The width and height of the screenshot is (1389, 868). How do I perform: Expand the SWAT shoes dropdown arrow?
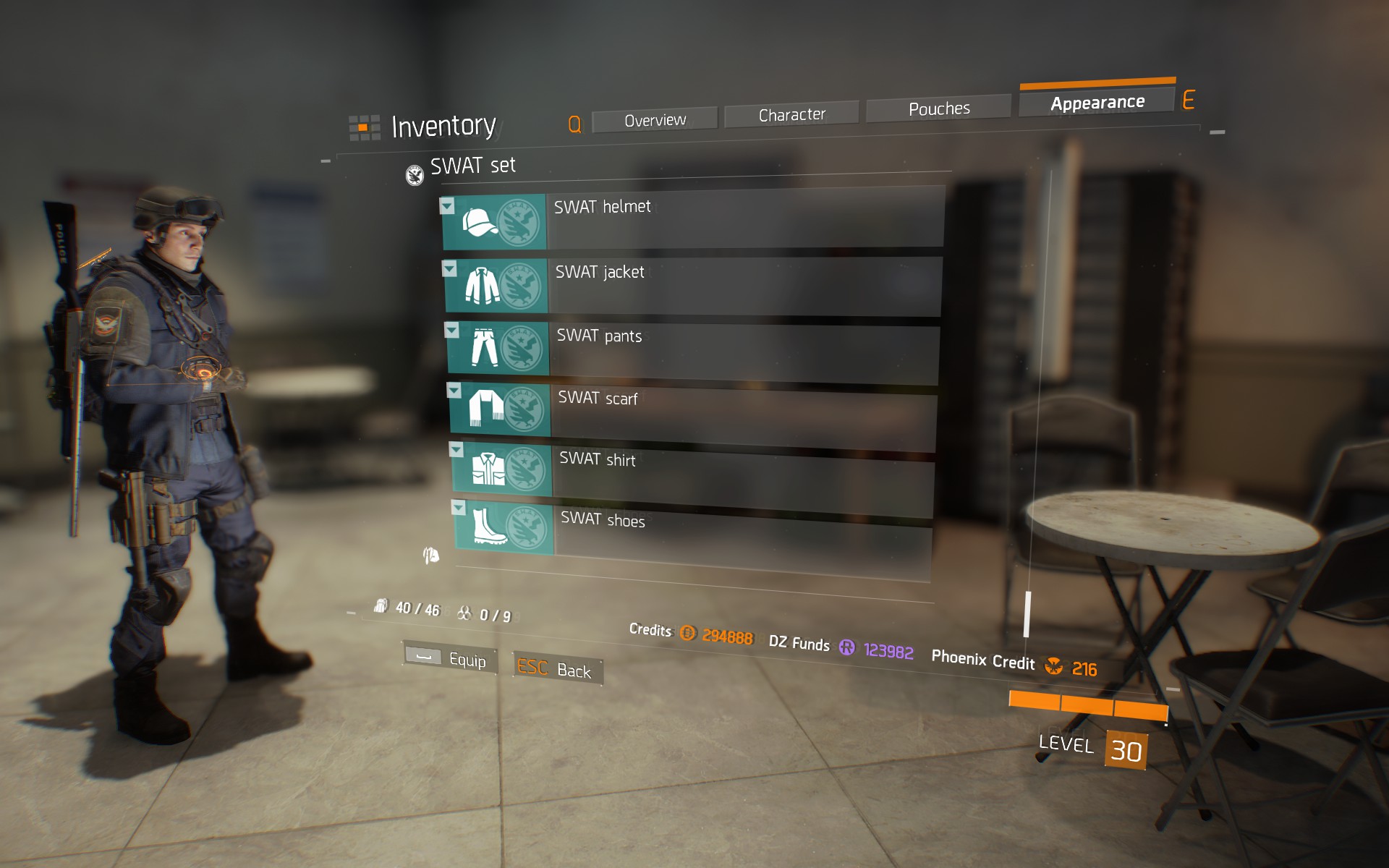click(x=458, y=509)
